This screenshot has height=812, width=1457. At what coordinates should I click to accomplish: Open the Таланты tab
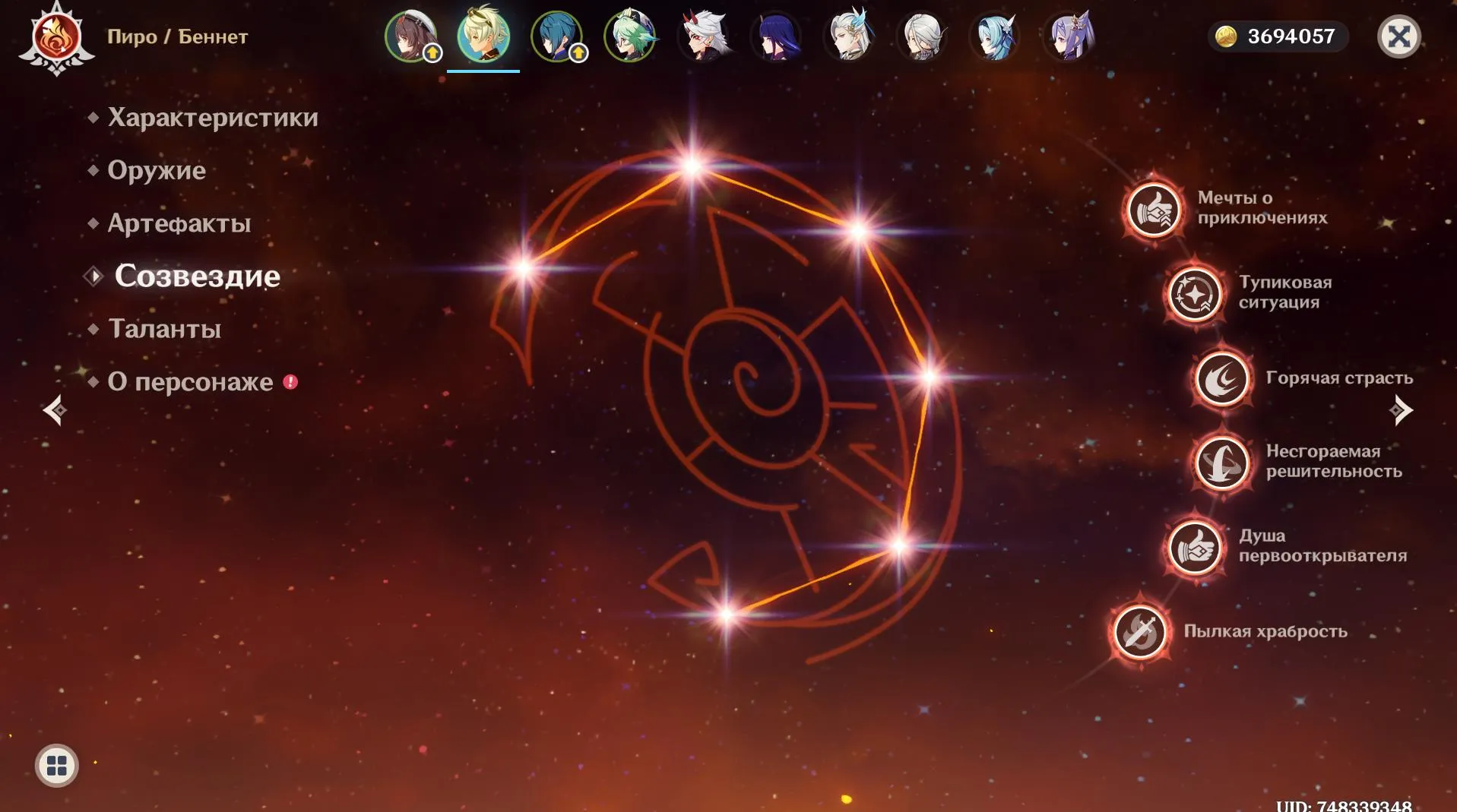click(164, 329)
